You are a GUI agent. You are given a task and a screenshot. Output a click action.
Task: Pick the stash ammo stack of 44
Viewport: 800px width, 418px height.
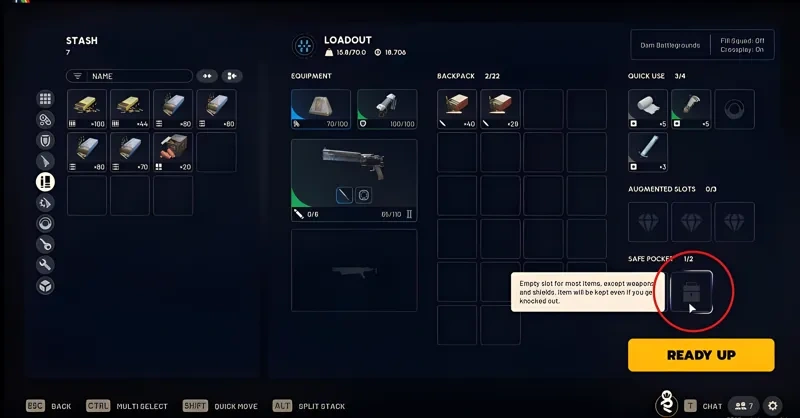[x=130, y=109]
